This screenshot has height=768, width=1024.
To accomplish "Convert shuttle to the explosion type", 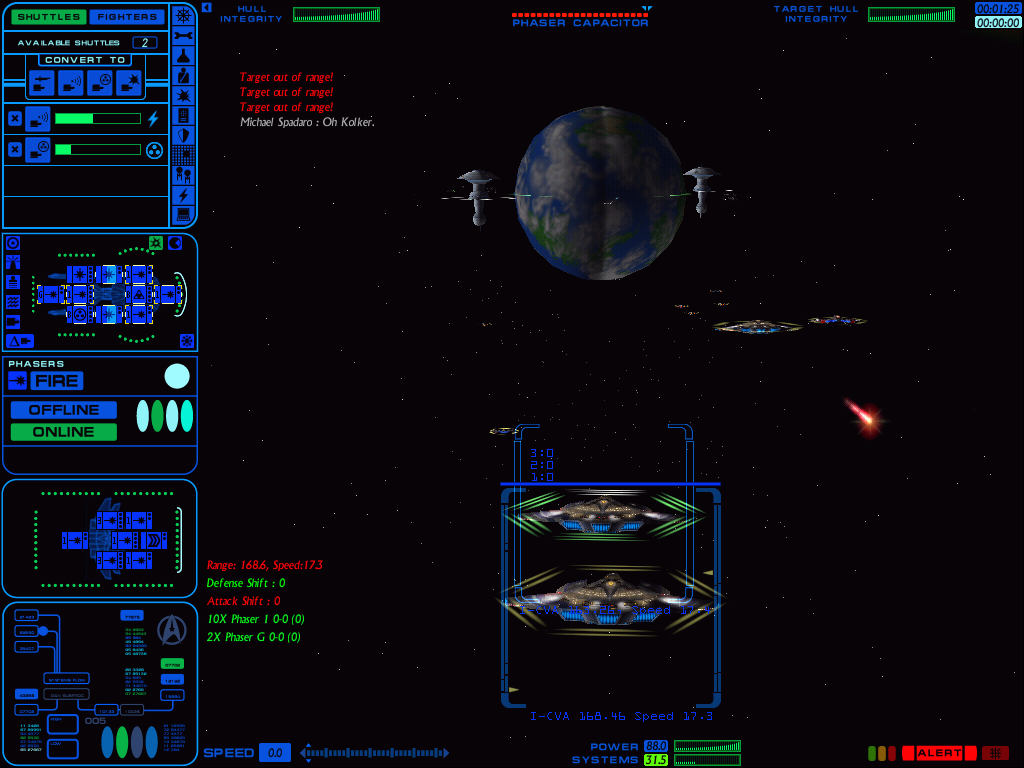I will point(128,84).
